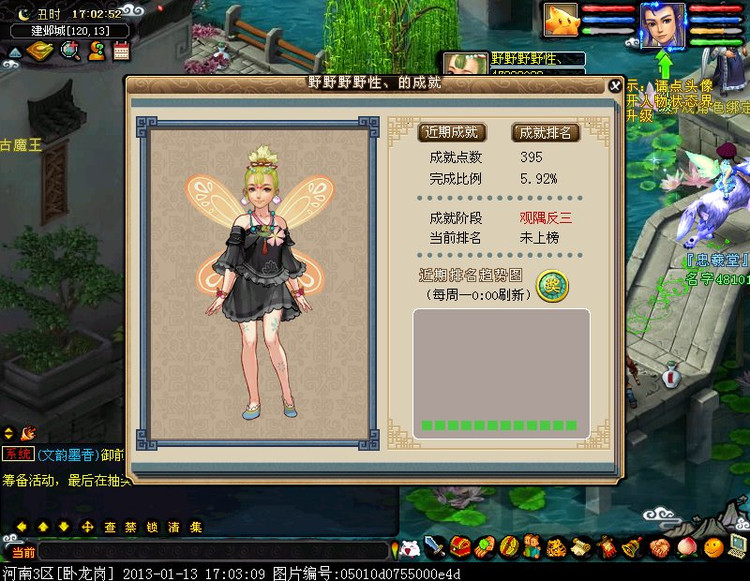Click the 查 button on chat bar
Screen dimensions: 750x581
tap(111, 527)
